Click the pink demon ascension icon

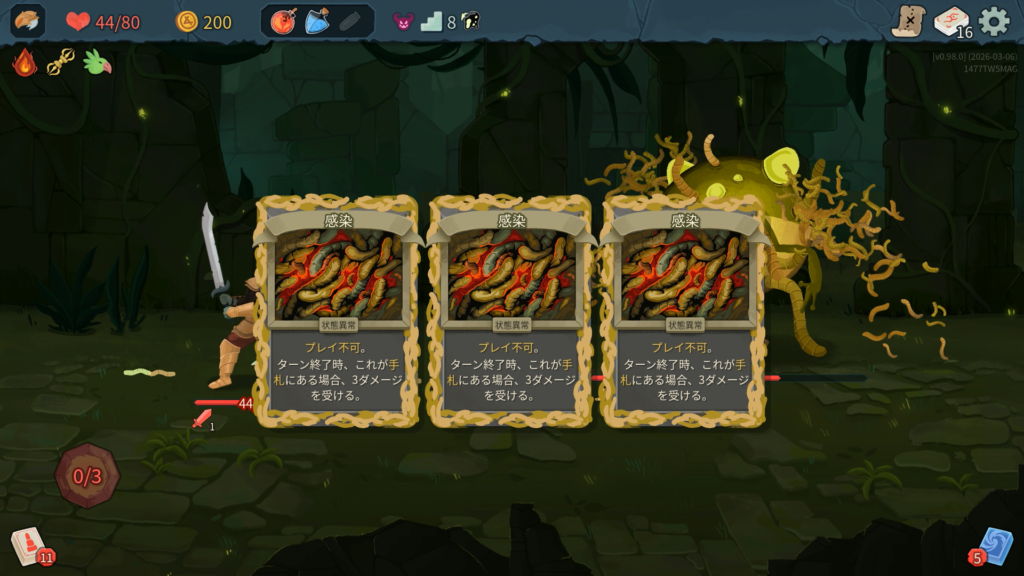tap(402, 21)
